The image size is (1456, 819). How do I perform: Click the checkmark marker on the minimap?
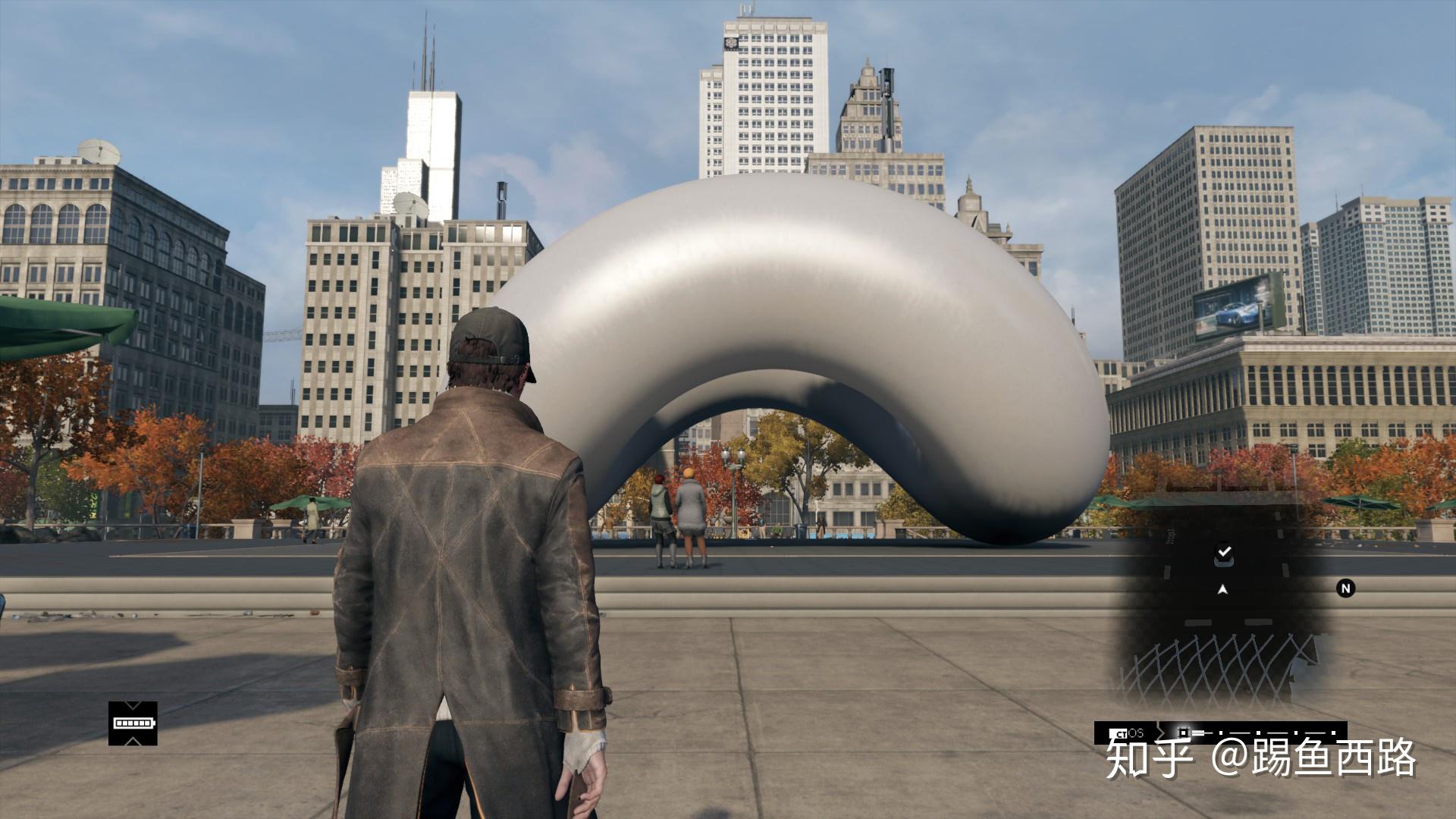click(1223, 554)
